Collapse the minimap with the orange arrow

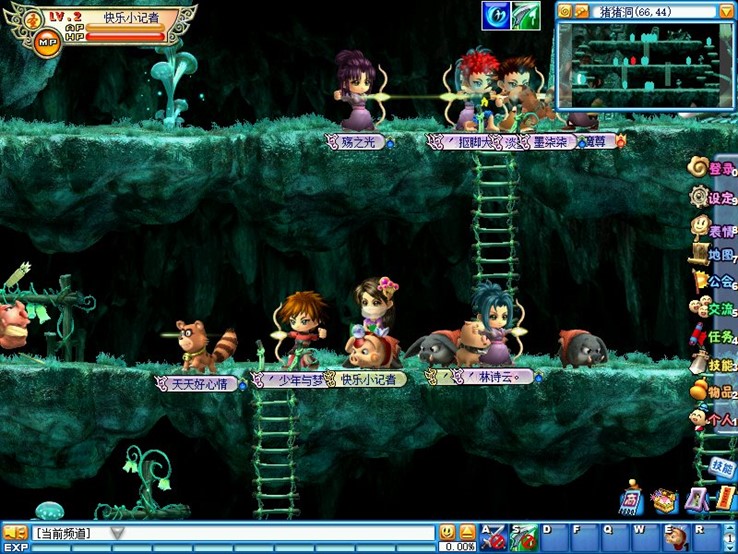(x=726, y=11)
